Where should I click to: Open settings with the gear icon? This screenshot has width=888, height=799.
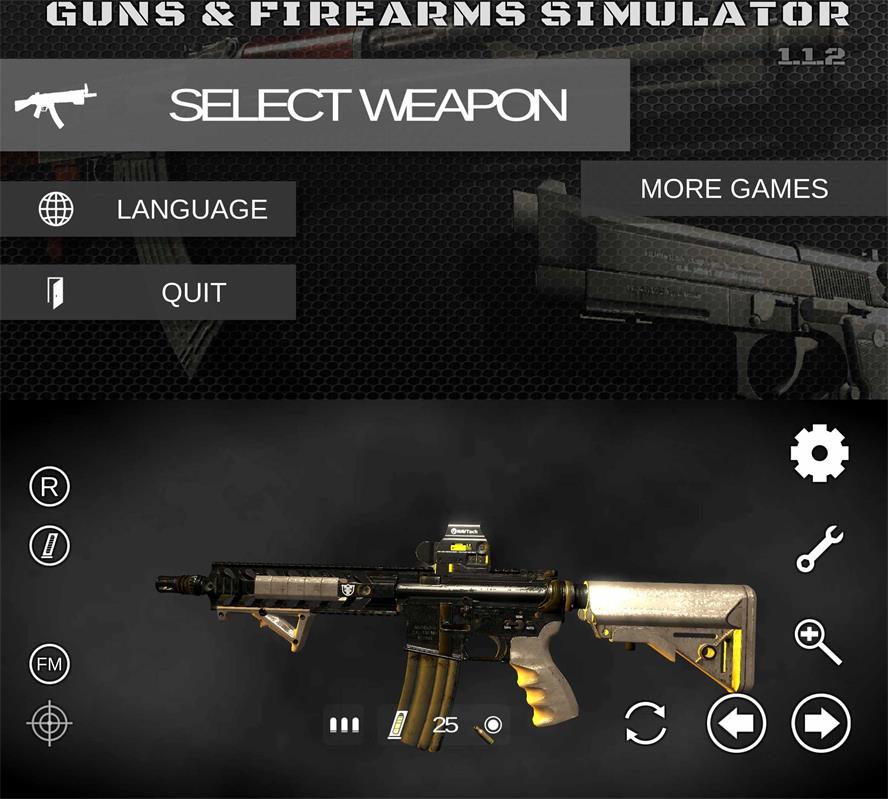click(x=819, y=454)
